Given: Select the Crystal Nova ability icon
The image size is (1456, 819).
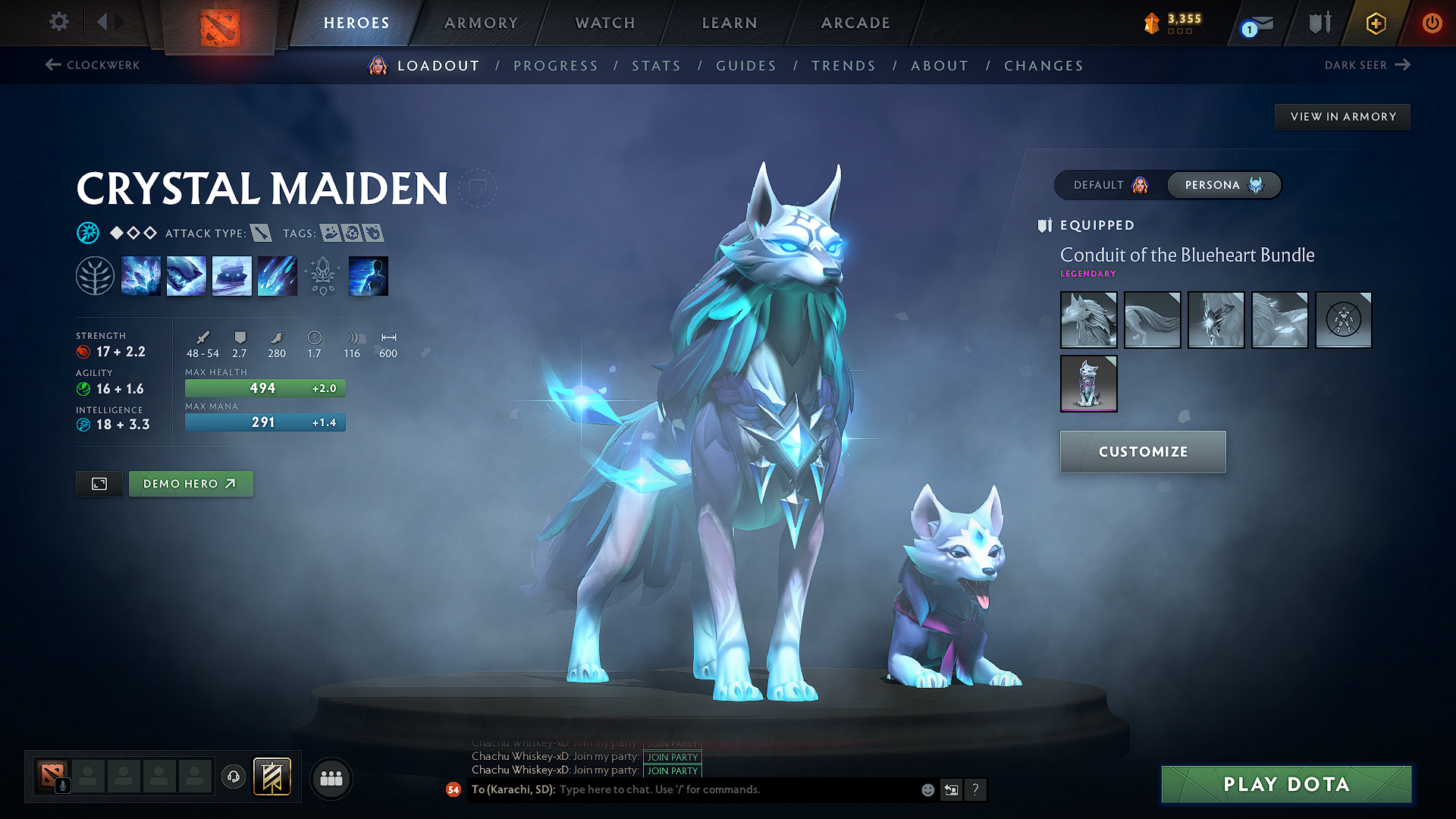Looking at the screenshot, I should pos(141,275).
